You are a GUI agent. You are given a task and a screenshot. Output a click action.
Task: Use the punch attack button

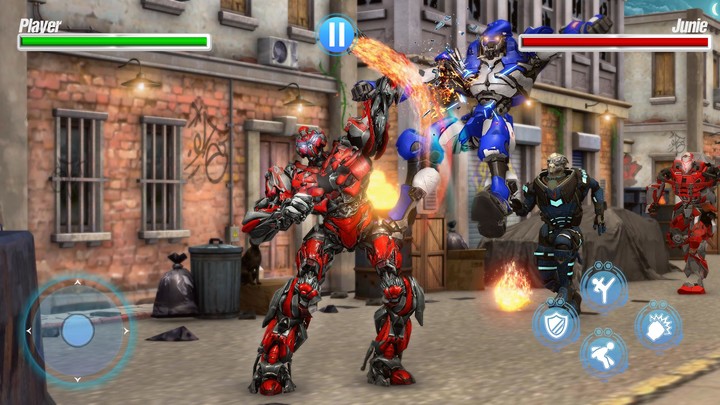(x=658, y=325)
